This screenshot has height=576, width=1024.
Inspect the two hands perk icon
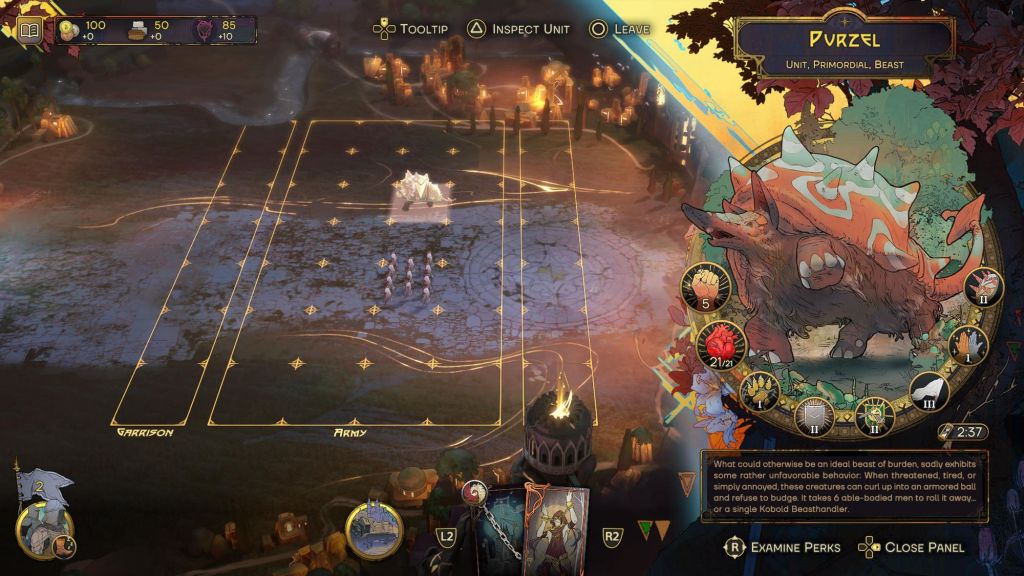click(968, 346)
